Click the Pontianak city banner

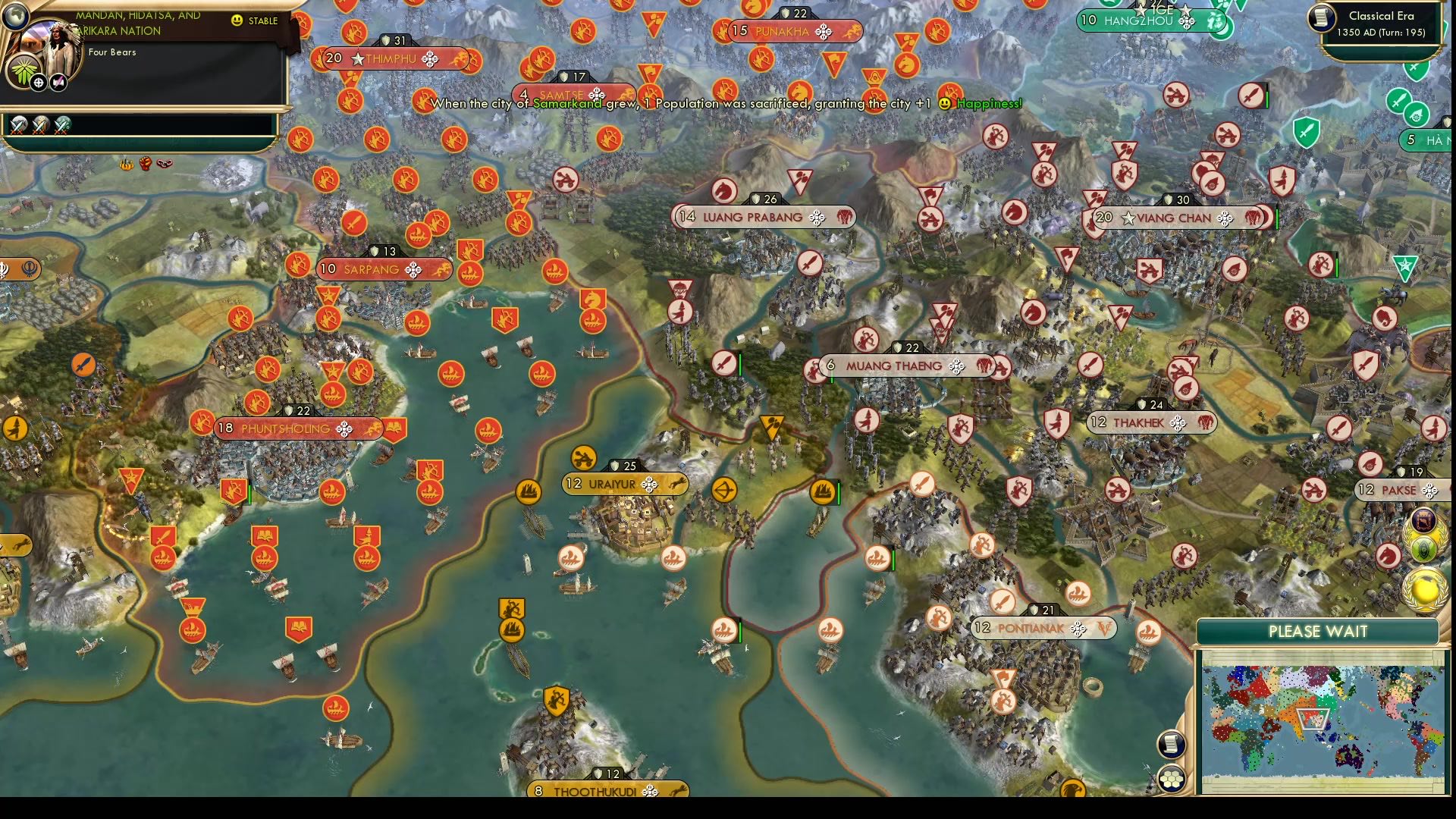click(1043, 628)
